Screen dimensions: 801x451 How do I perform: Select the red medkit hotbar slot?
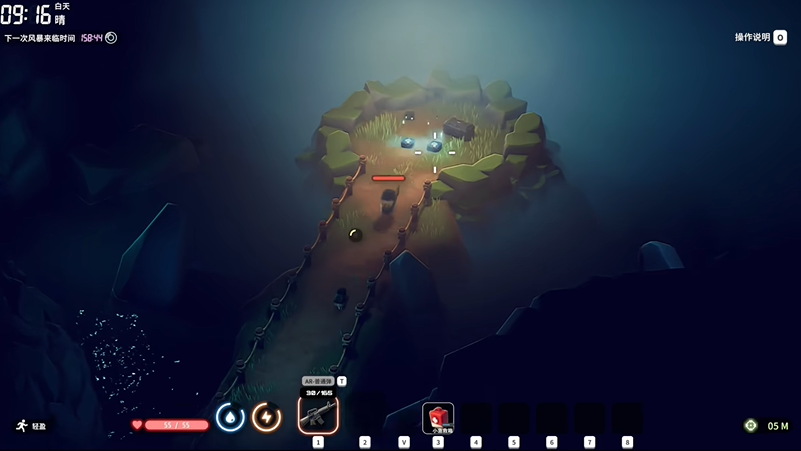pyautogui.click(x=438, y=416)
